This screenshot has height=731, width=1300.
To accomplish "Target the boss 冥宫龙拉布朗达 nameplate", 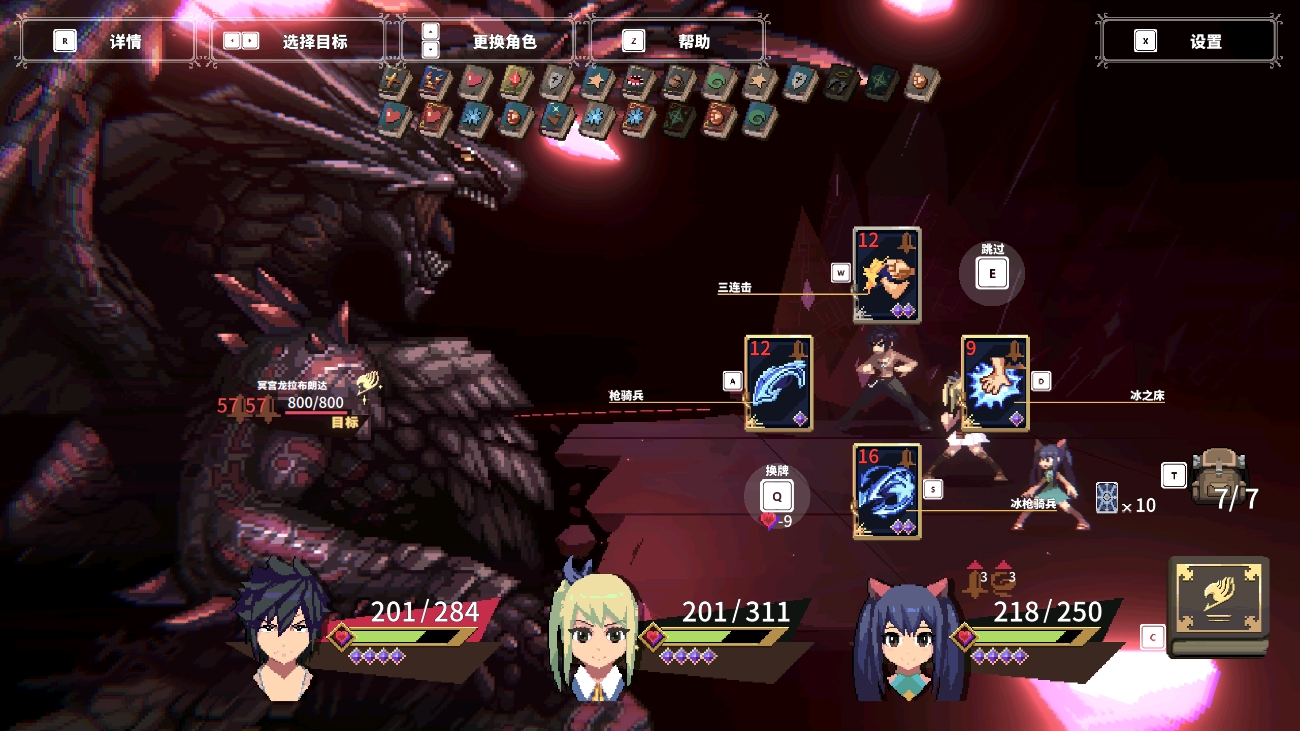I will coord(292,385).
